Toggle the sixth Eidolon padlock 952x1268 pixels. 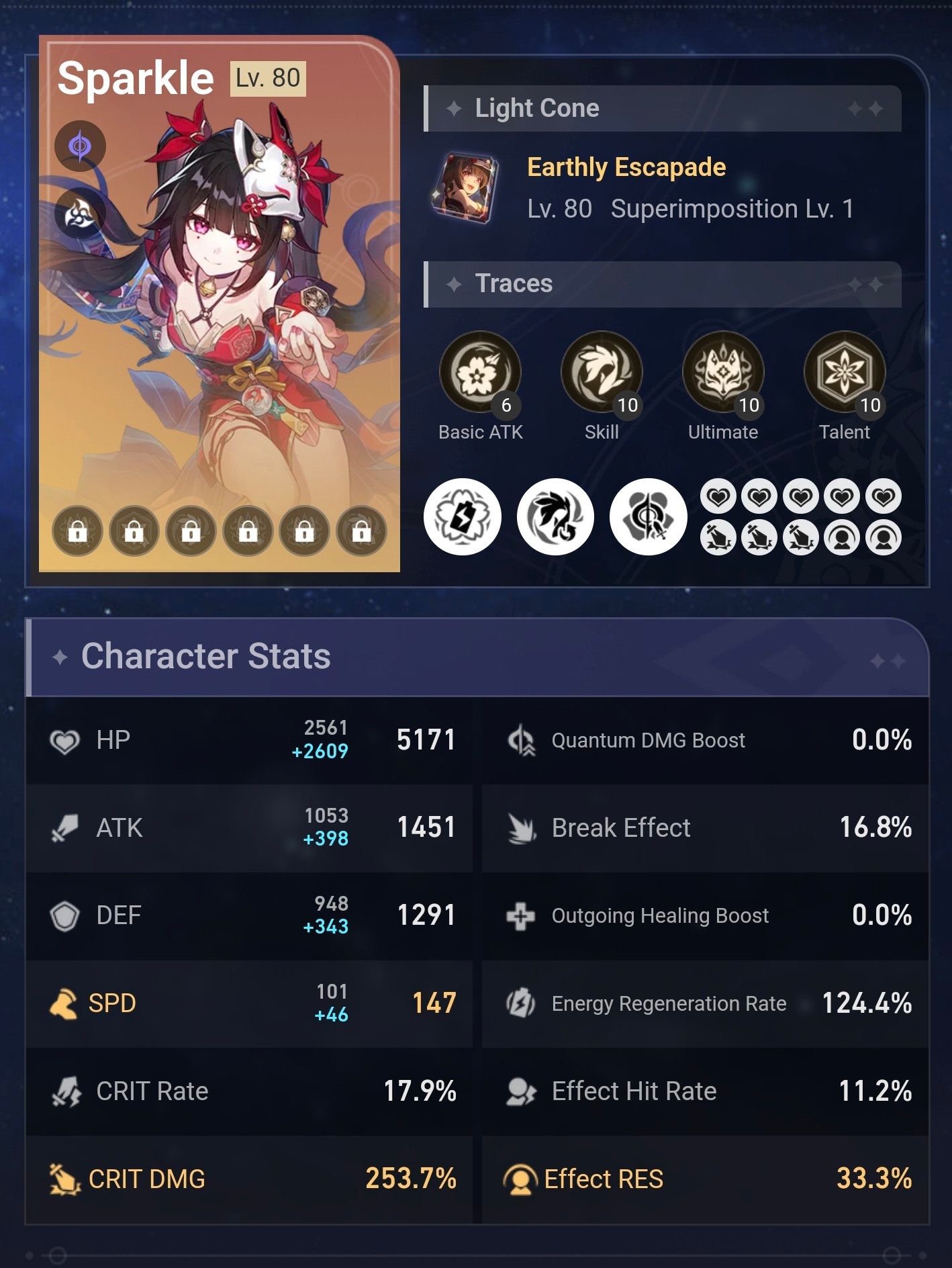coord(361,531)
